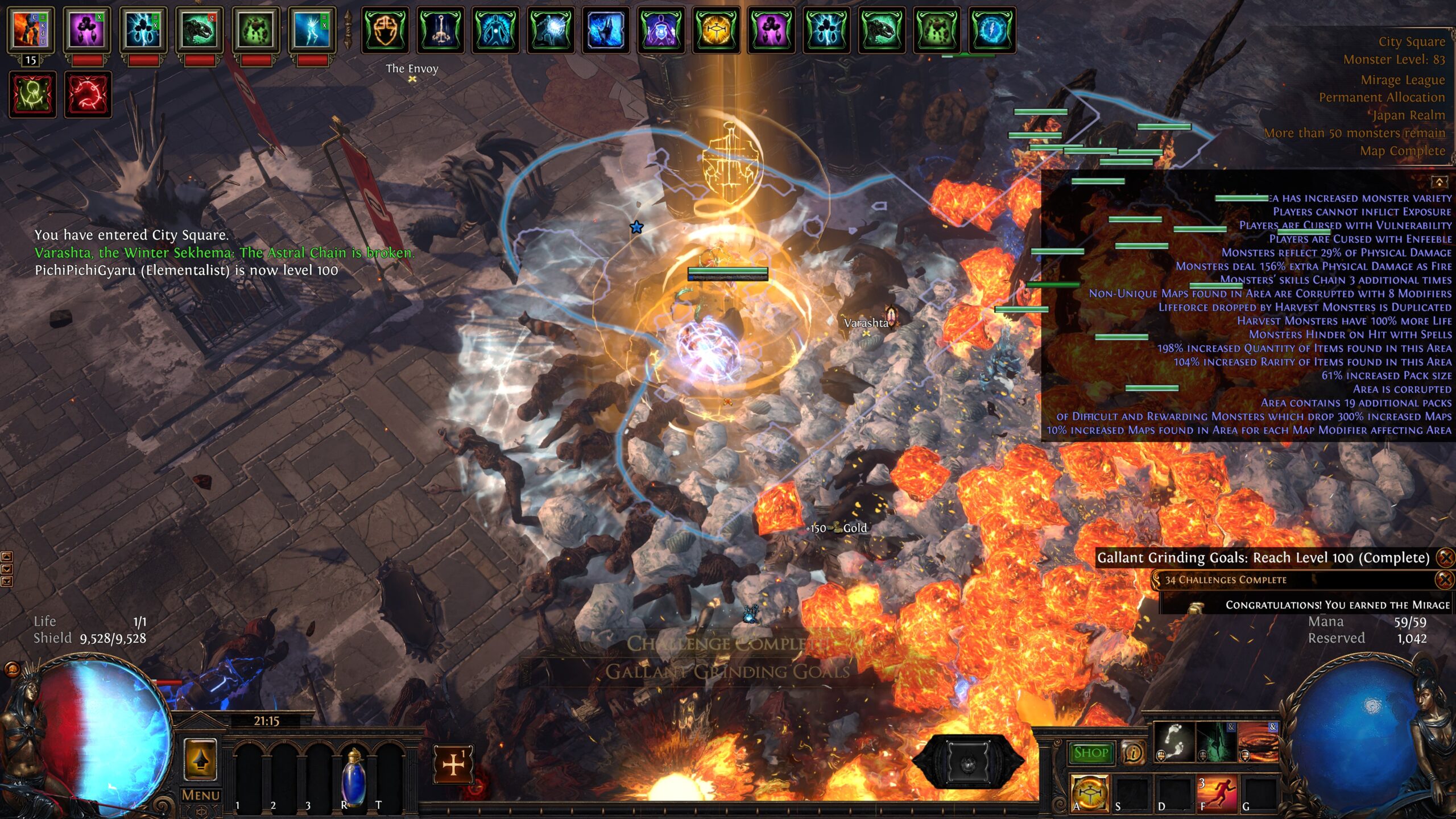Click the green-on-red Enfeeble curse debuff icon
Screen dimensions: 1456x819
pos(32,94)
